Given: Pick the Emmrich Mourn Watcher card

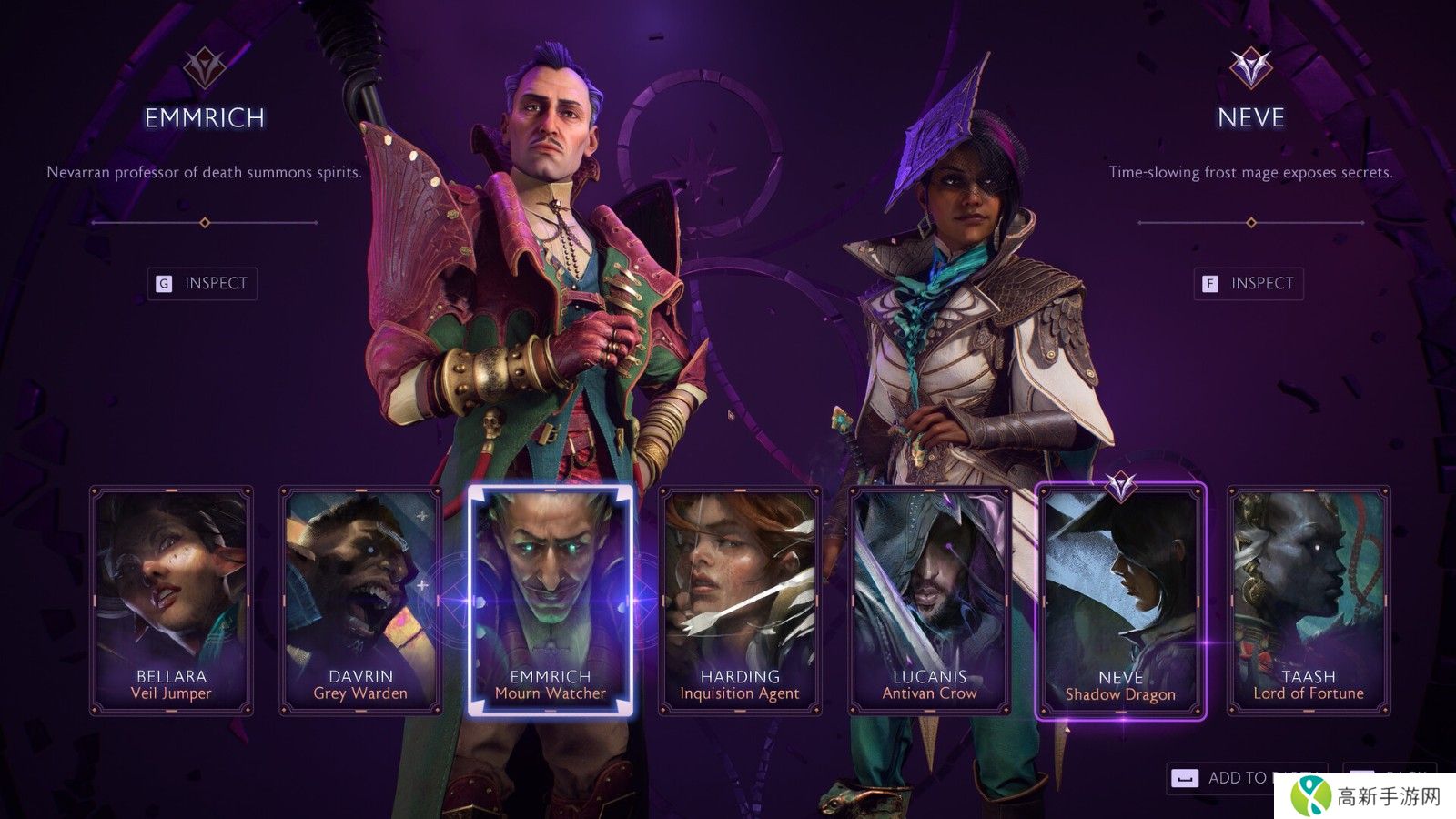Looking at the screenshot, I should tap(550, 601).
